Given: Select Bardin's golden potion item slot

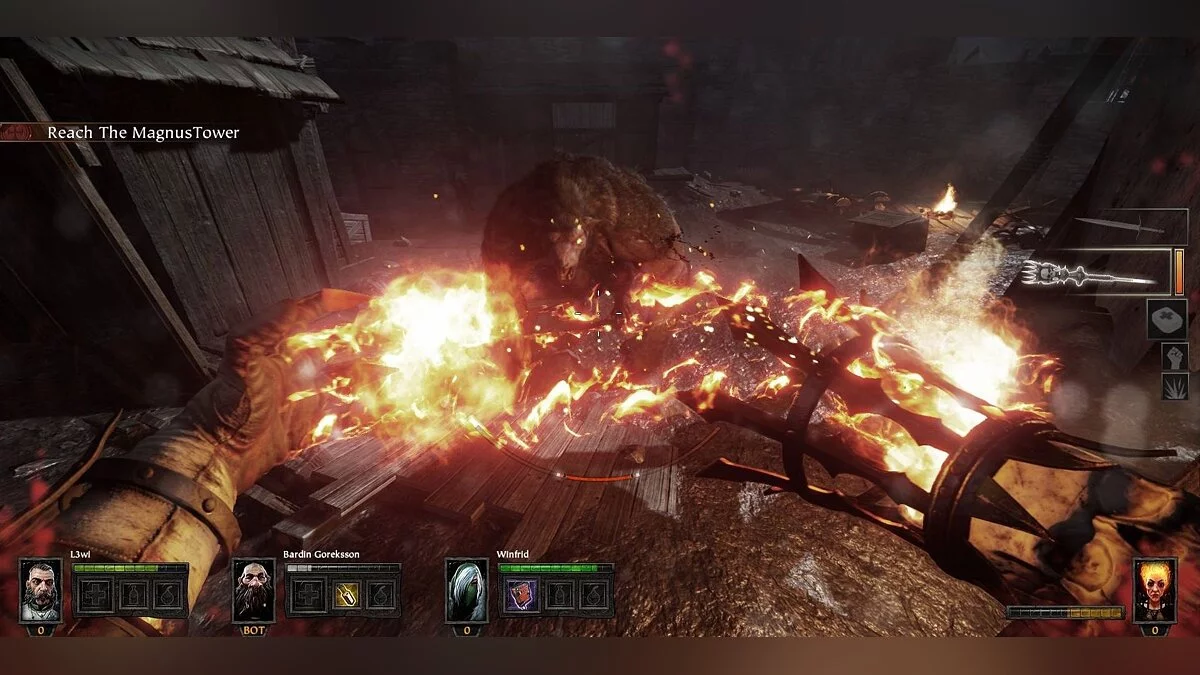Looking at the screenshot, I should 346,595.
